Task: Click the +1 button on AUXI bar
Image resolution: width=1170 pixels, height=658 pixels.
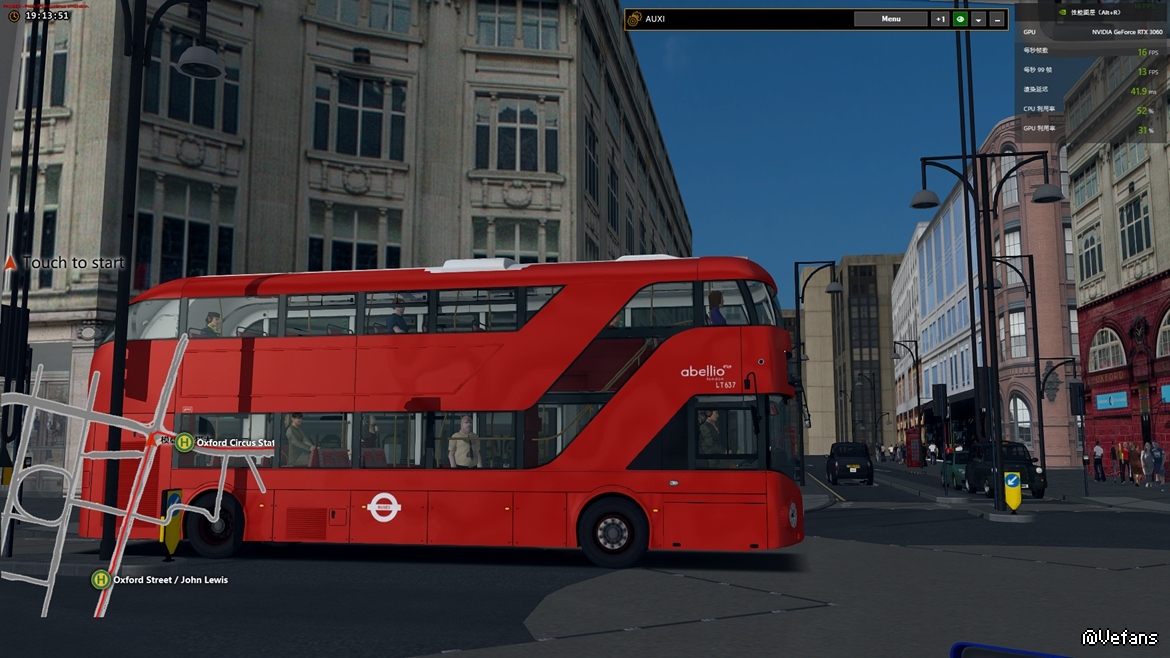Action: (x=940, y=19)
